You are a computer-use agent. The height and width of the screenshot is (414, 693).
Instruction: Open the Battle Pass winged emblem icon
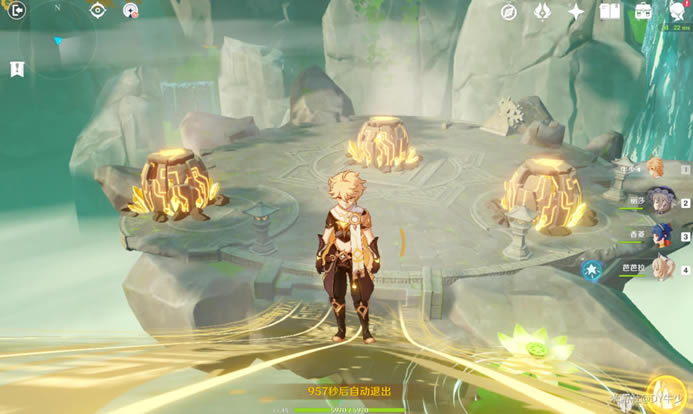pos(542,12)
